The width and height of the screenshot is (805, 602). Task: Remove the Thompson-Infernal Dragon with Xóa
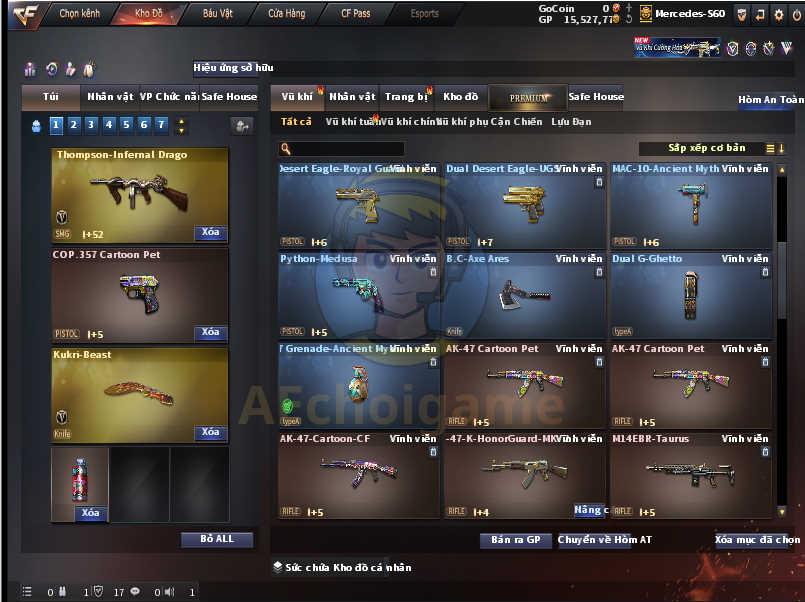click(x=210, y=232)
